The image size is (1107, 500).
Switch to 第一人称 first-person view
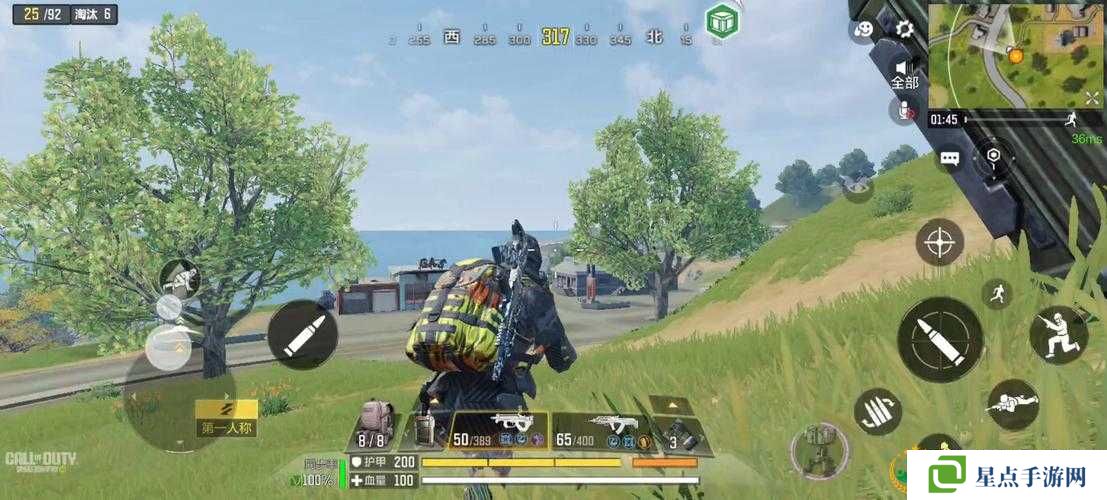(226, 418)
